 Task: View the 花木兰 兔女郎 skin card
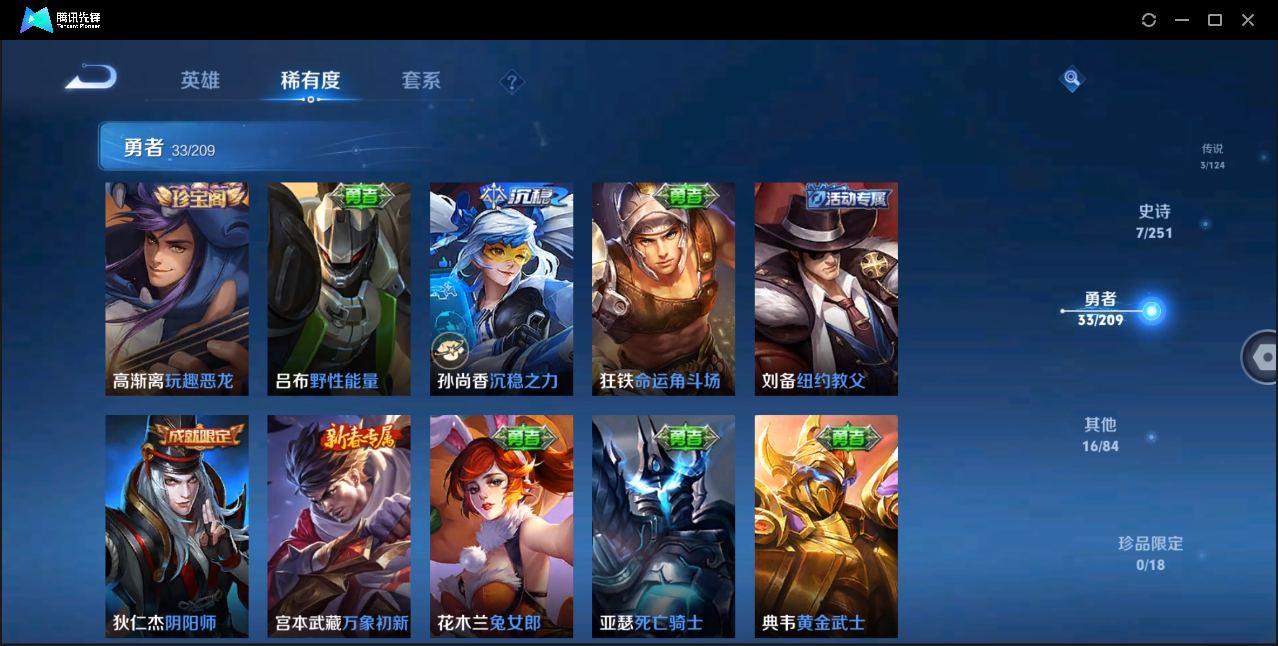click(501, 526)
